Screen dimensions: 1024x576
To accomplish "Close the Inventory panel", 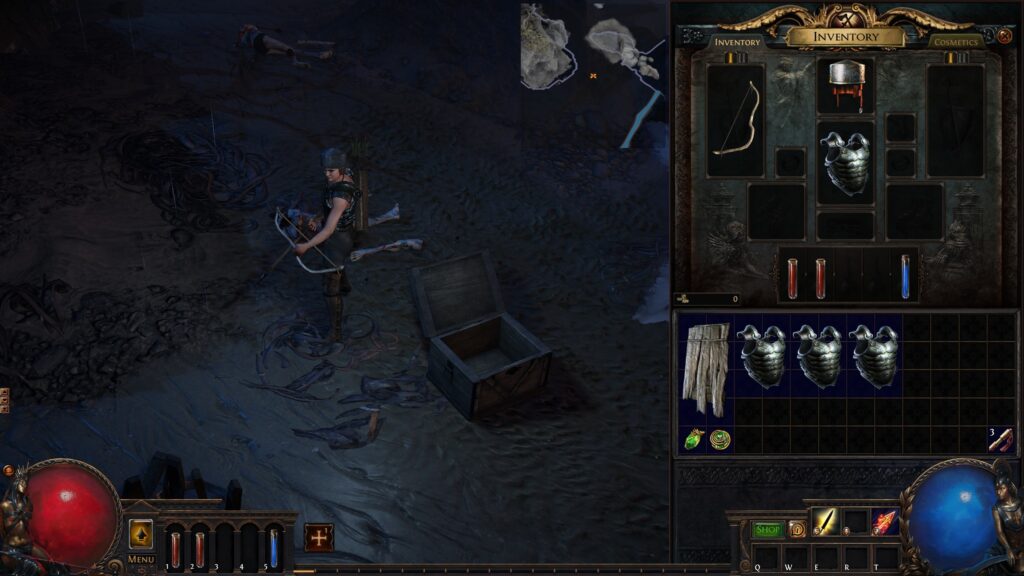I will [x=1005, y=36].
